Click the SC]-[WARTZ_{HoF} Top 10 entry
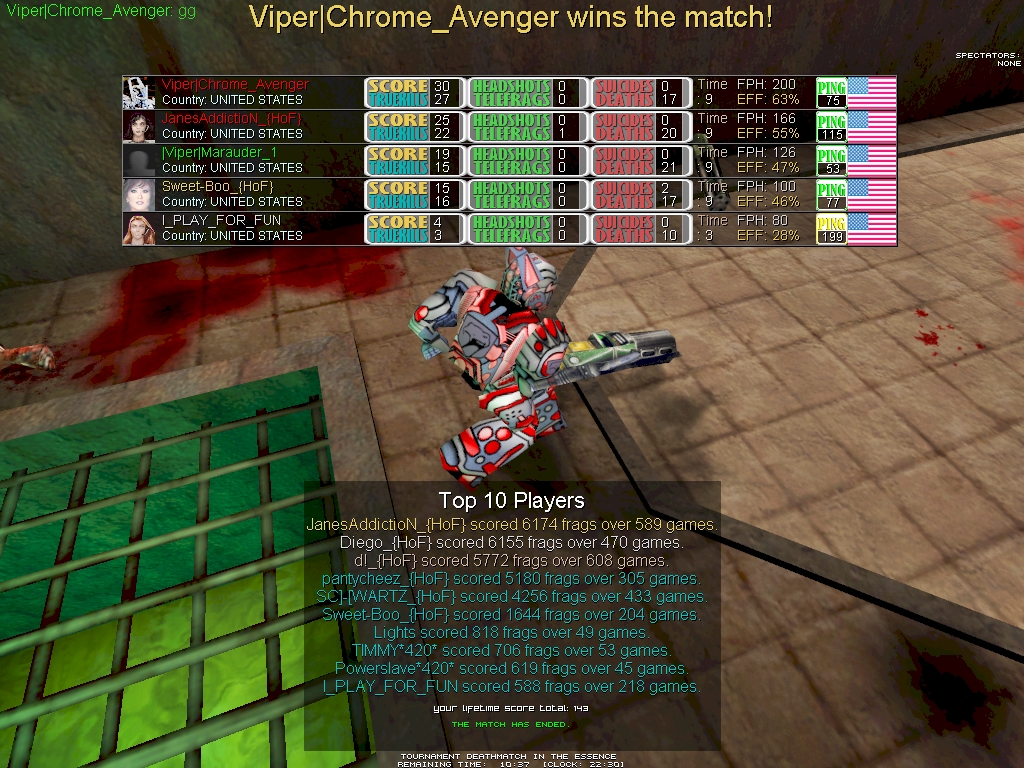 click(x=511, y=596)
